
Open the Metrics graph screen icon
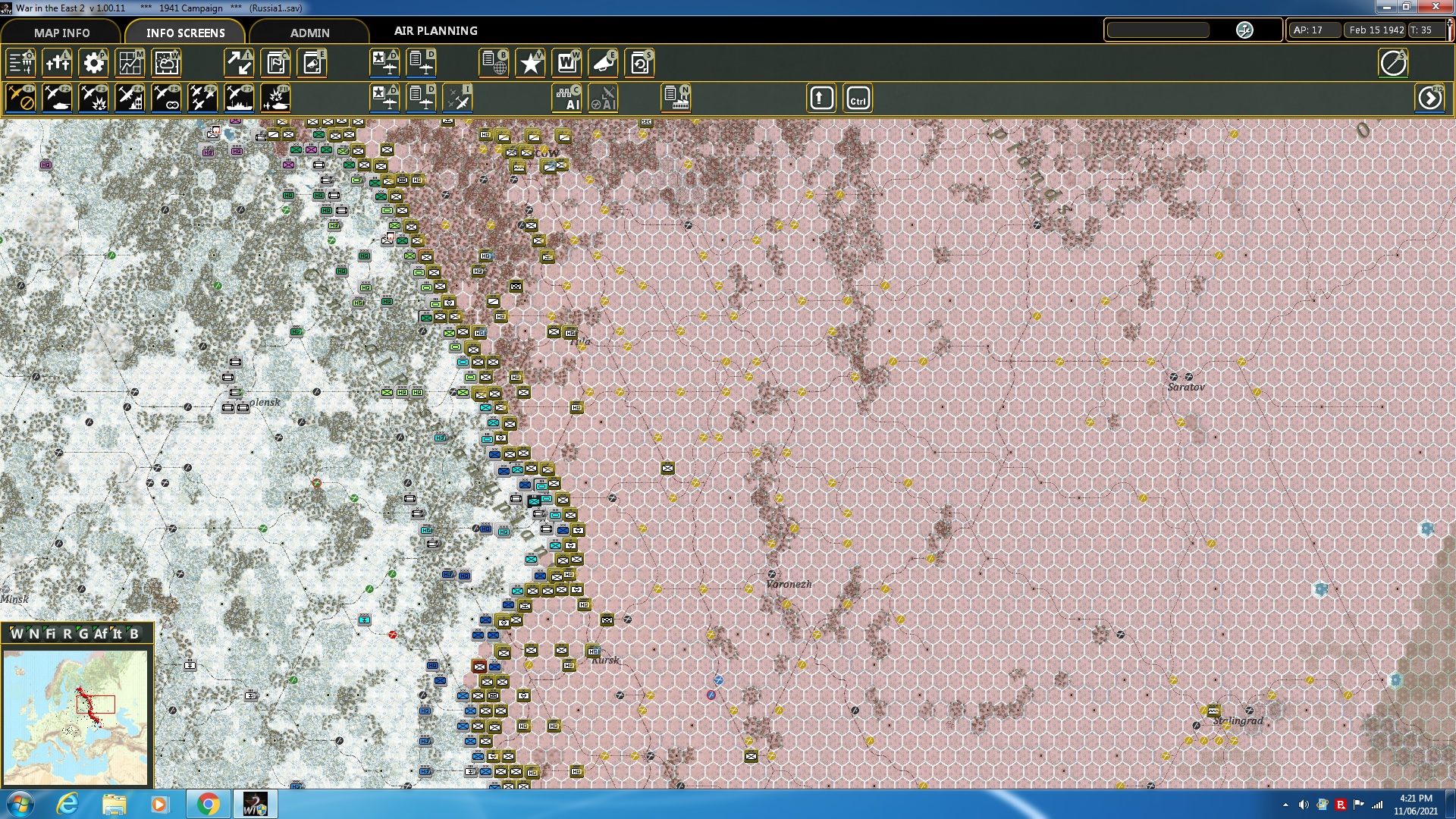pyautogui.click(x=130, y=63)
